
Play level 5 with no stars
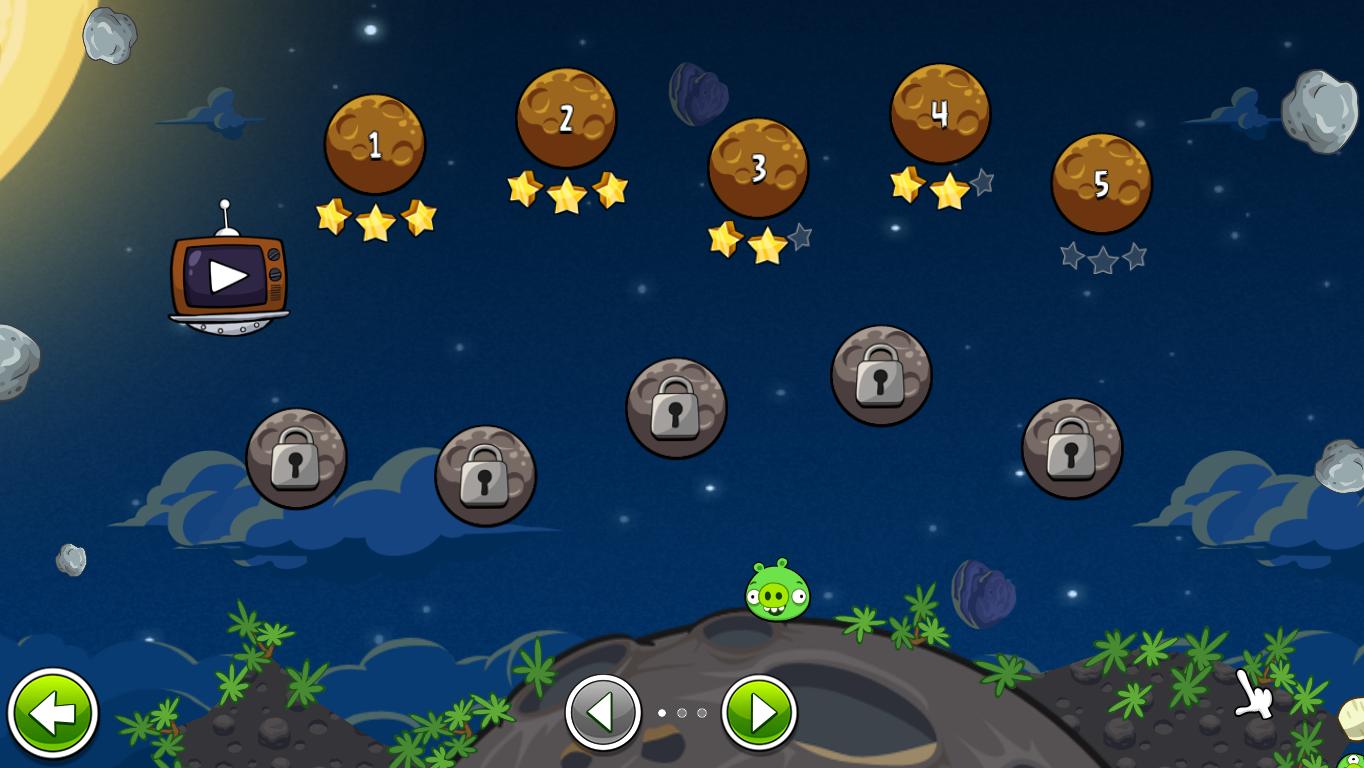(x=1101, y=184)
